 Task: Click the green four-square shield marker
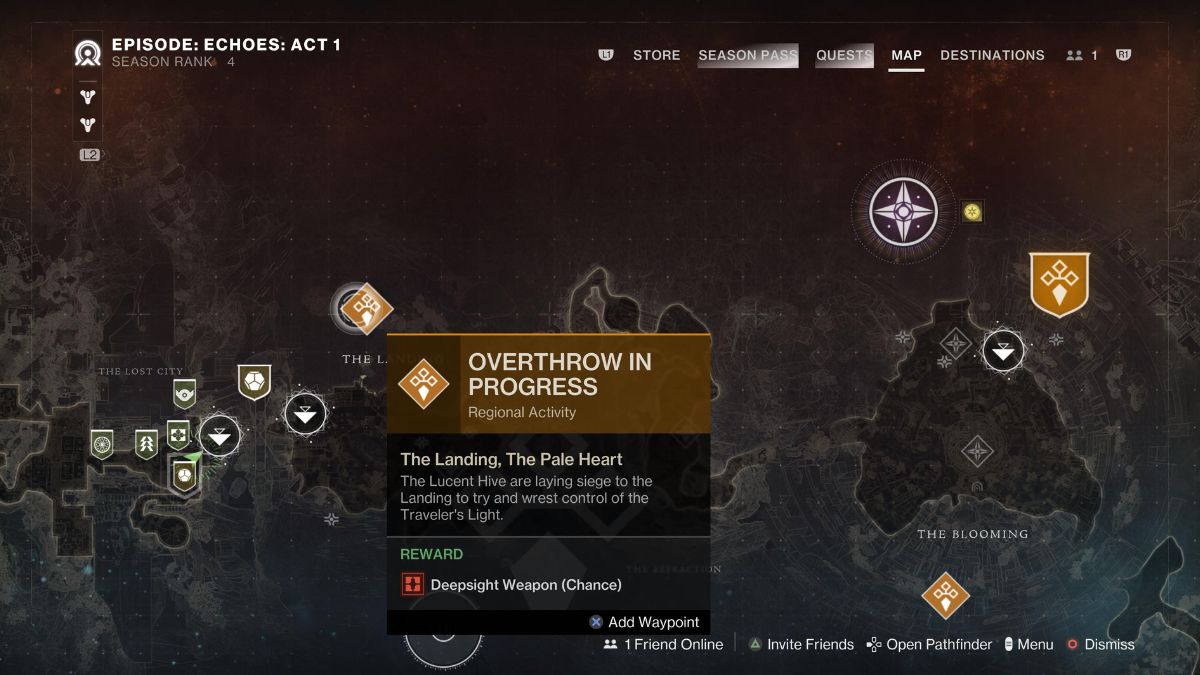(x=178, y=435)
